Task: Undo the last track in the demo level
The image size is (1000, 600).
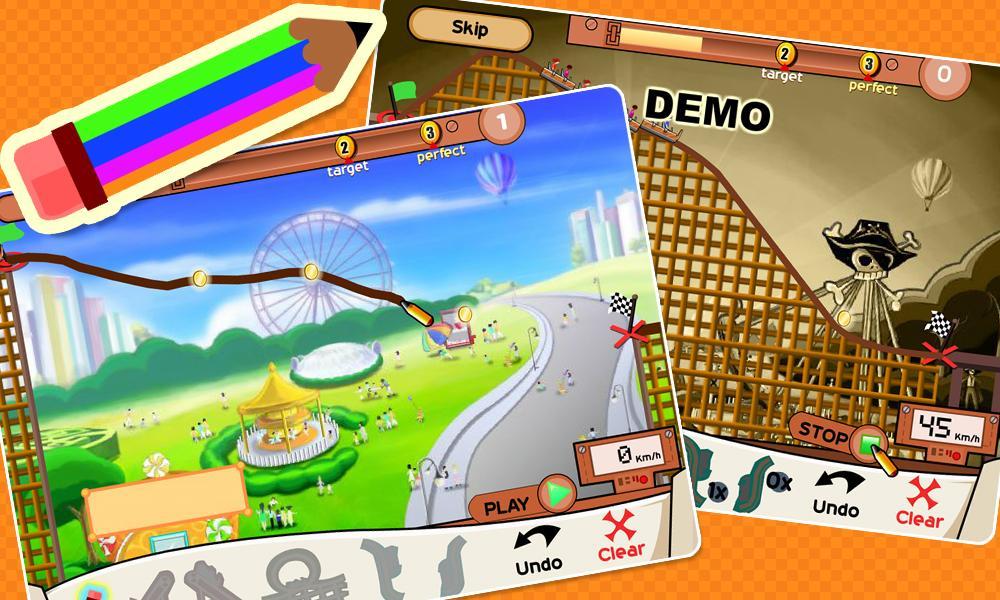Action: point(835,495)
